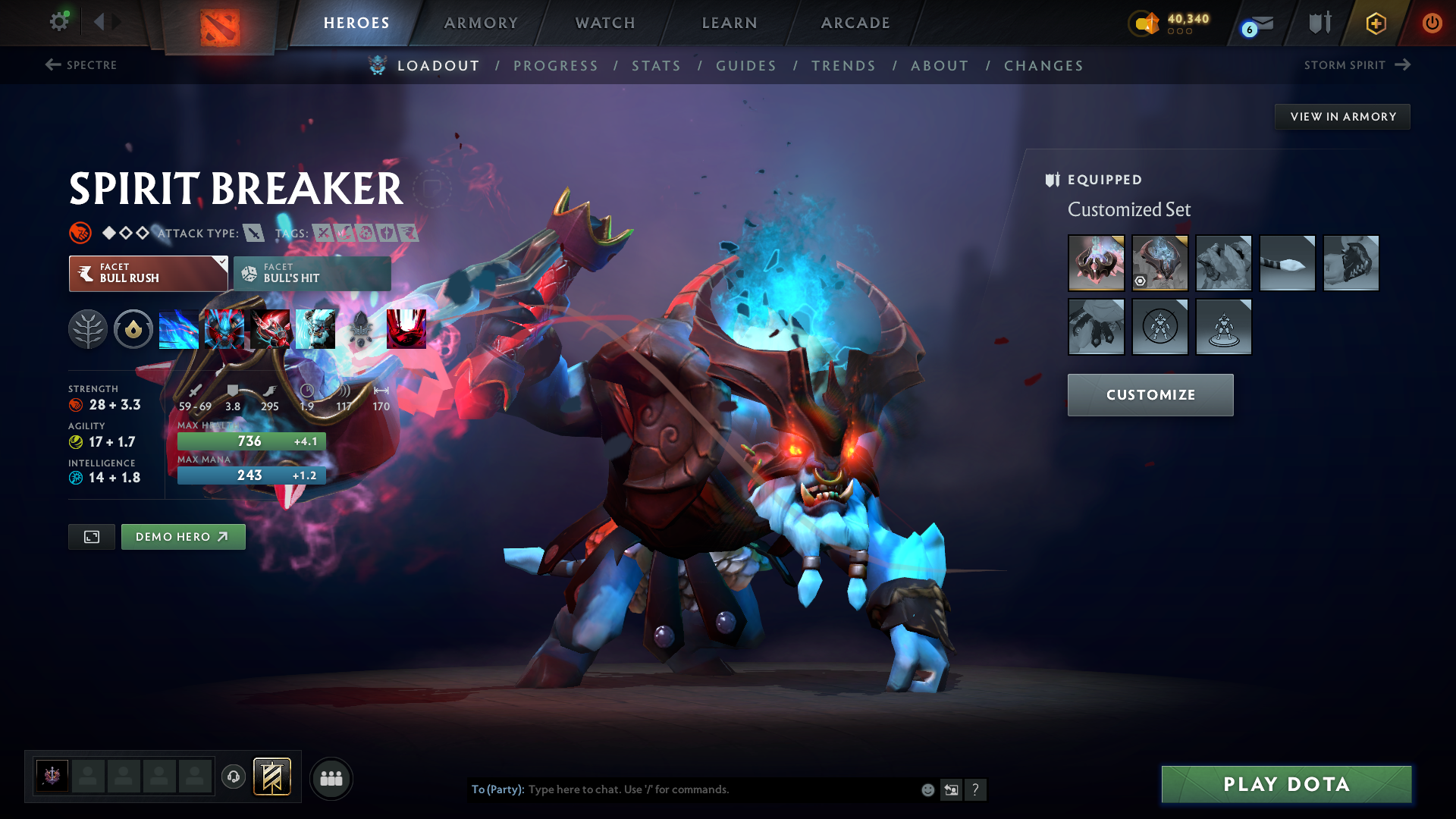Open the Trends page
The image size is (1456, 819).
point(843,66)
